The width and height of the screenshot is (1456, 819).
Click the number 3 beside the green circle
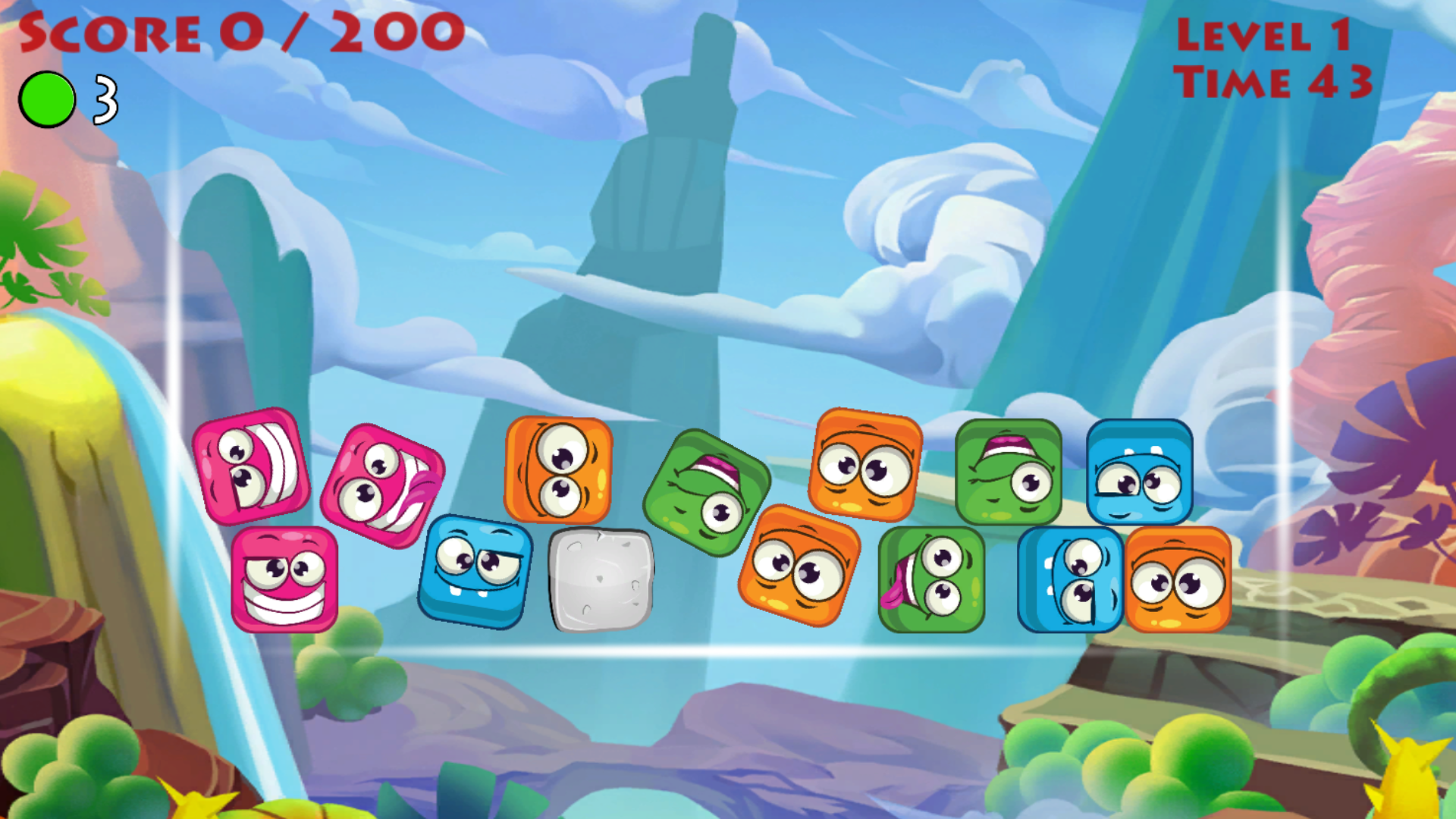[x=103, y=99]
